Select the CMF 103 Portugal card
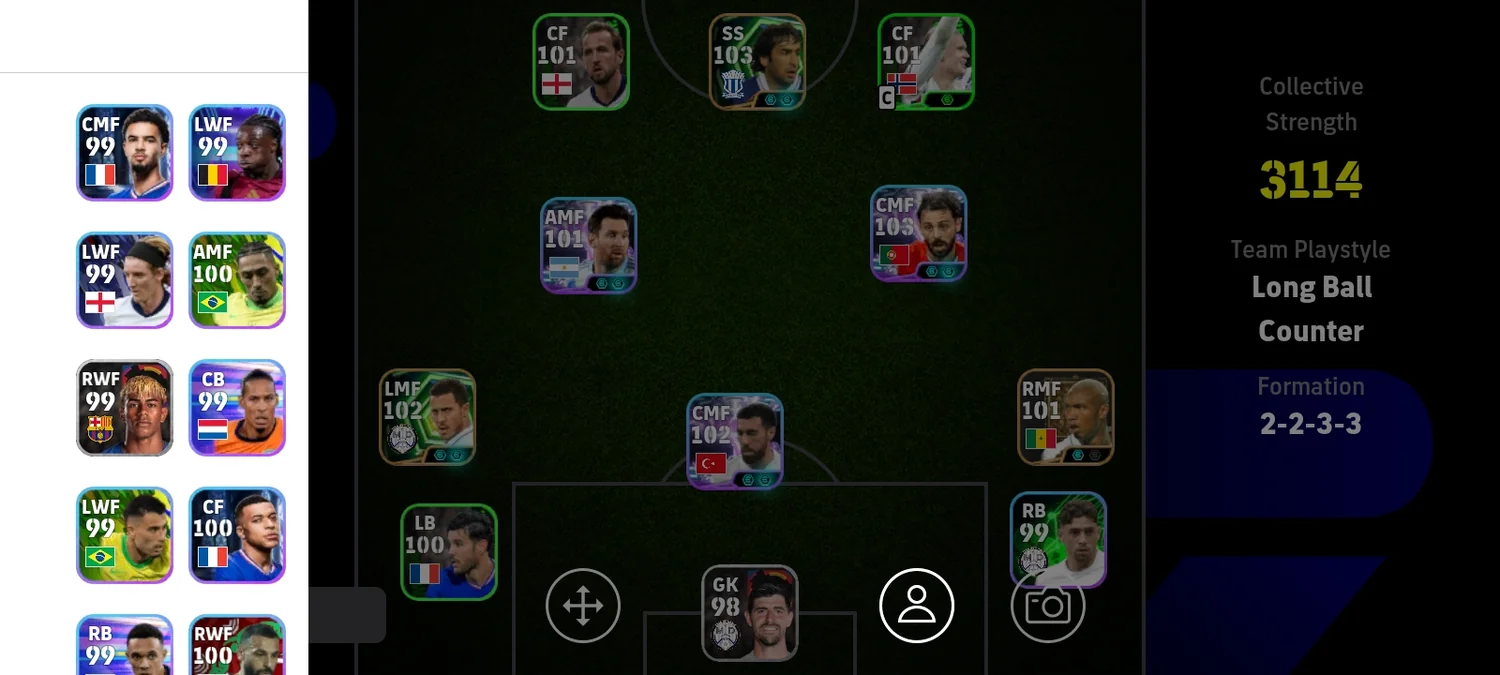Screen dimensions: 1500x675 (918, 233)
